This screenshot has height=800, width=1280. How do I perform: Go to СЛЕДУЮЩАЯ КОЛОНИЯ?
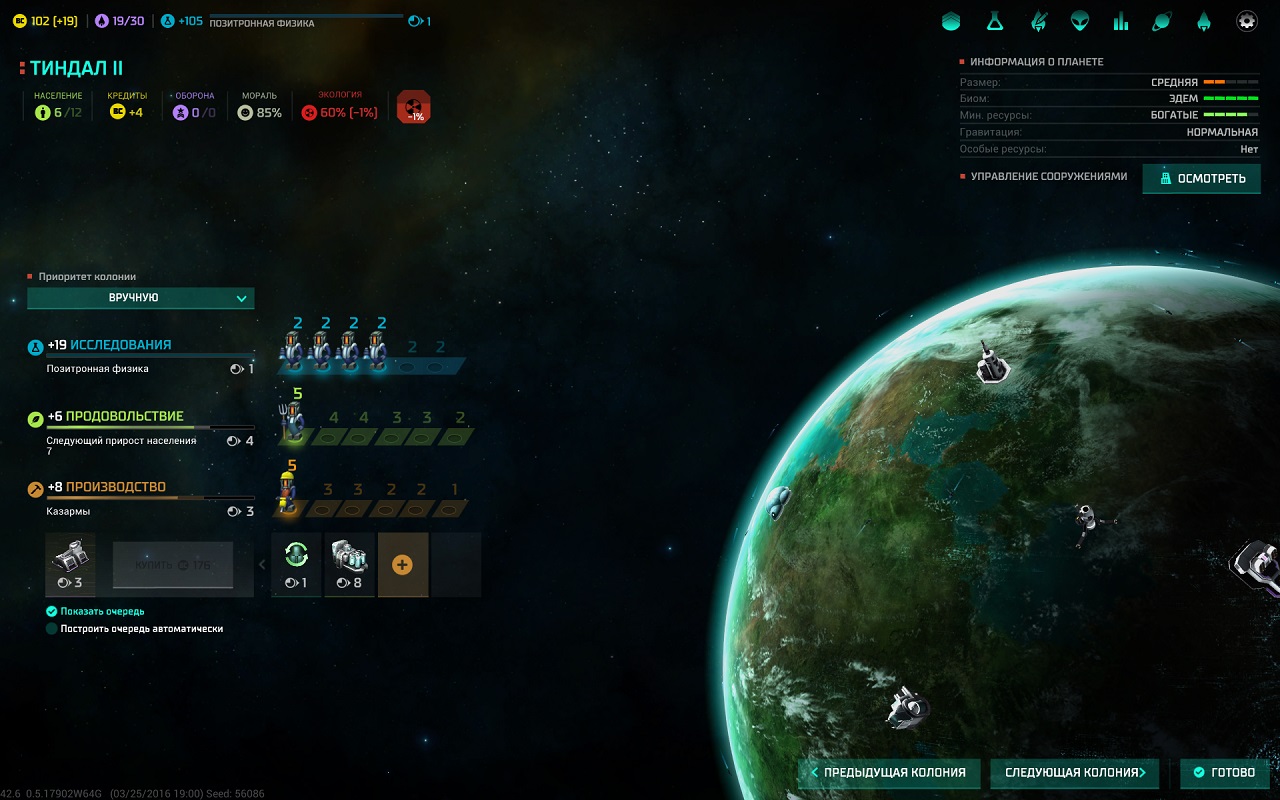[1074, 773]
